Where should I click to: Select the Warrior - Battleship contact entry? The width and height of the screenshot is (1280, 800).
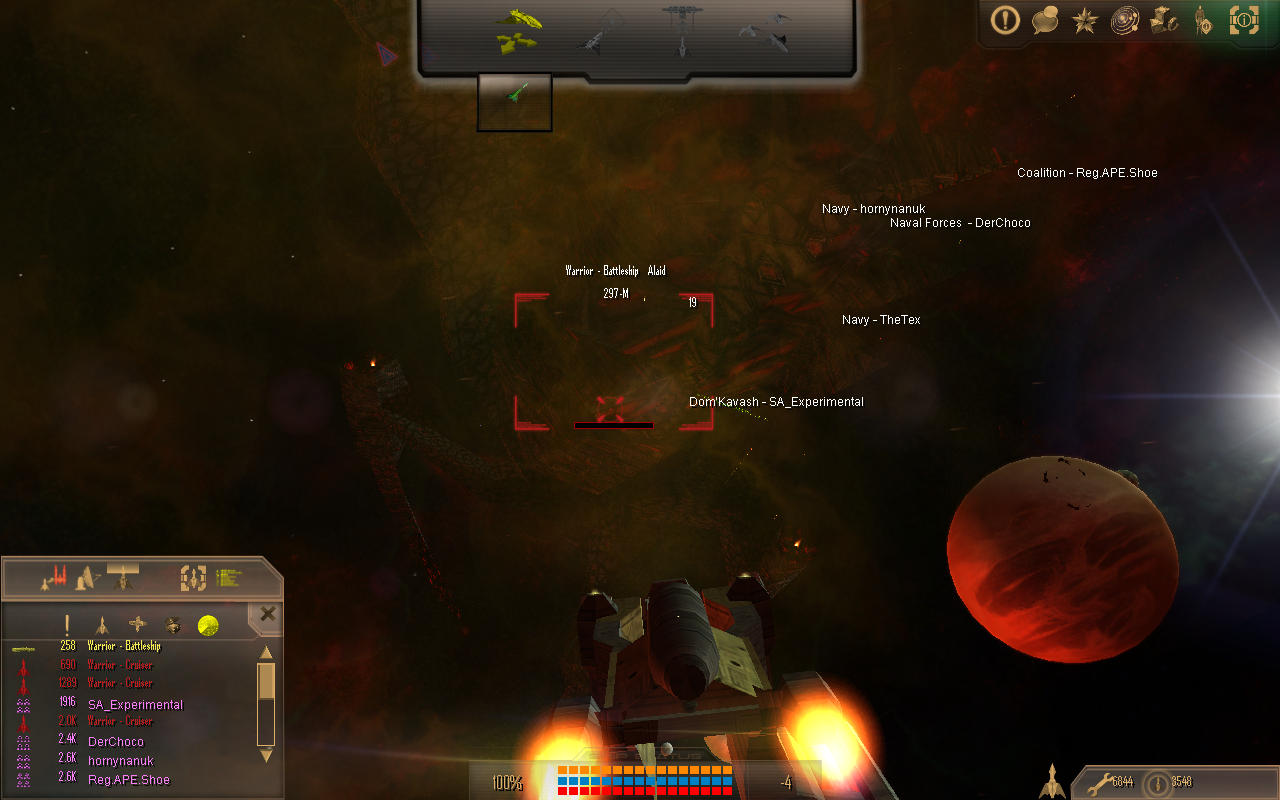click(x=122, y=646)
